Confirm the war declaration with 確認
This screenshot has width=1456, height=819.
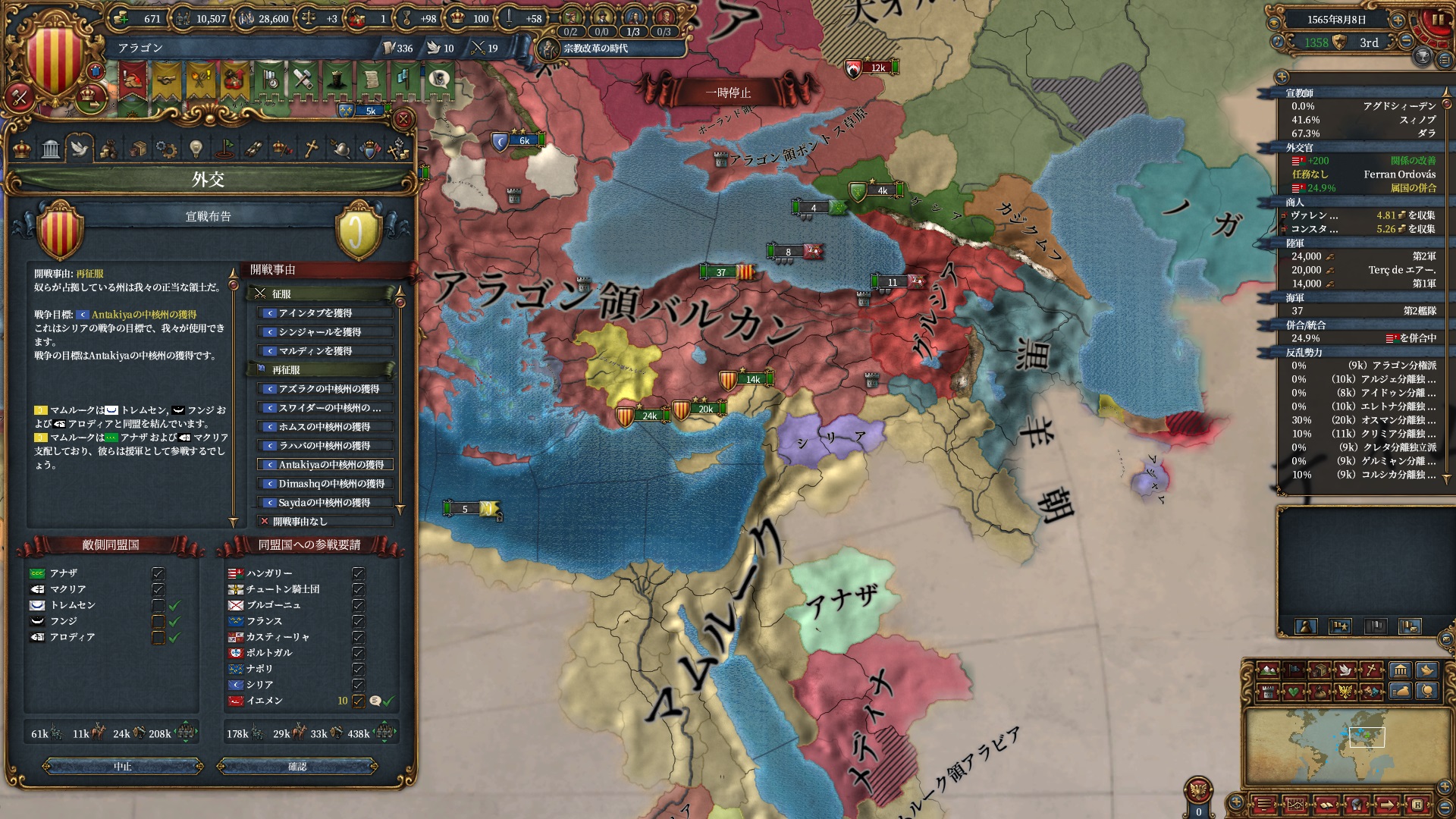pyautogui.click(x=297, y=767)
